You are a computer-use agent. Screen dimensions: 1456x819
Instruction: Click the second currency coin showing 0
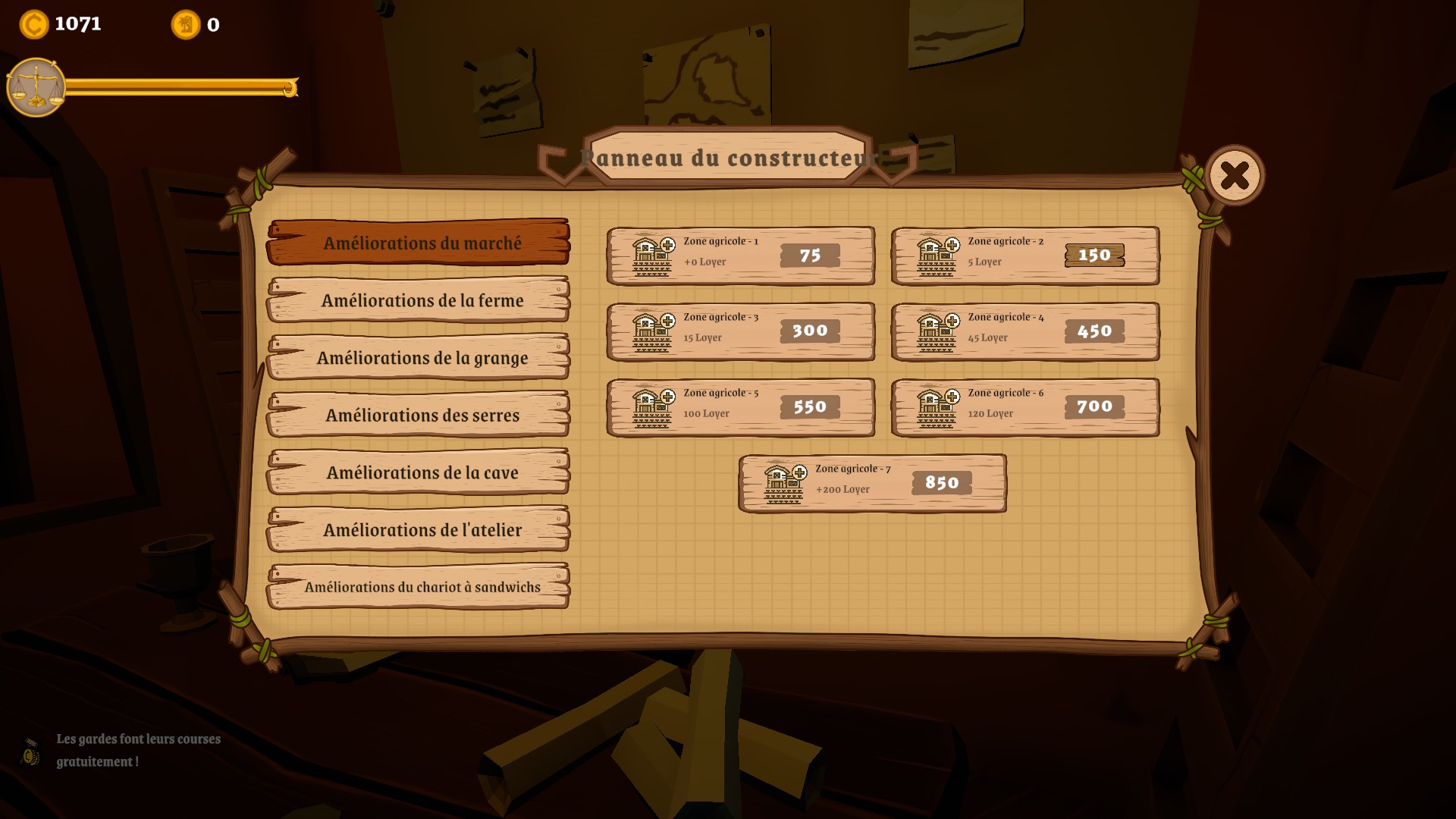[184, 25]
